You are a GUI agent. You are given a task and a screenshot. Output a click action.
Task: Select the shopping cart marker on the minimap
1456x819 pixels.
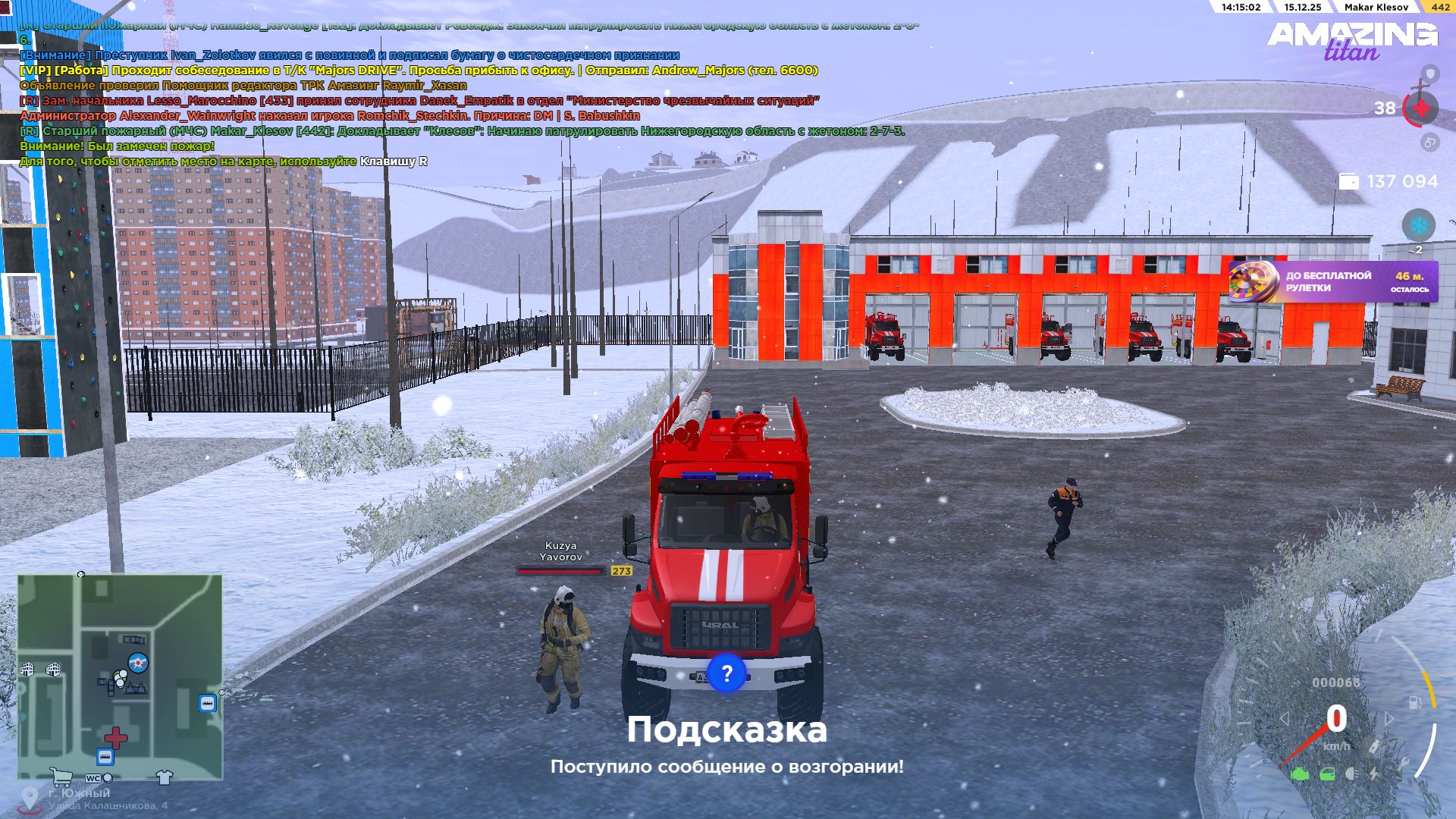61,777
